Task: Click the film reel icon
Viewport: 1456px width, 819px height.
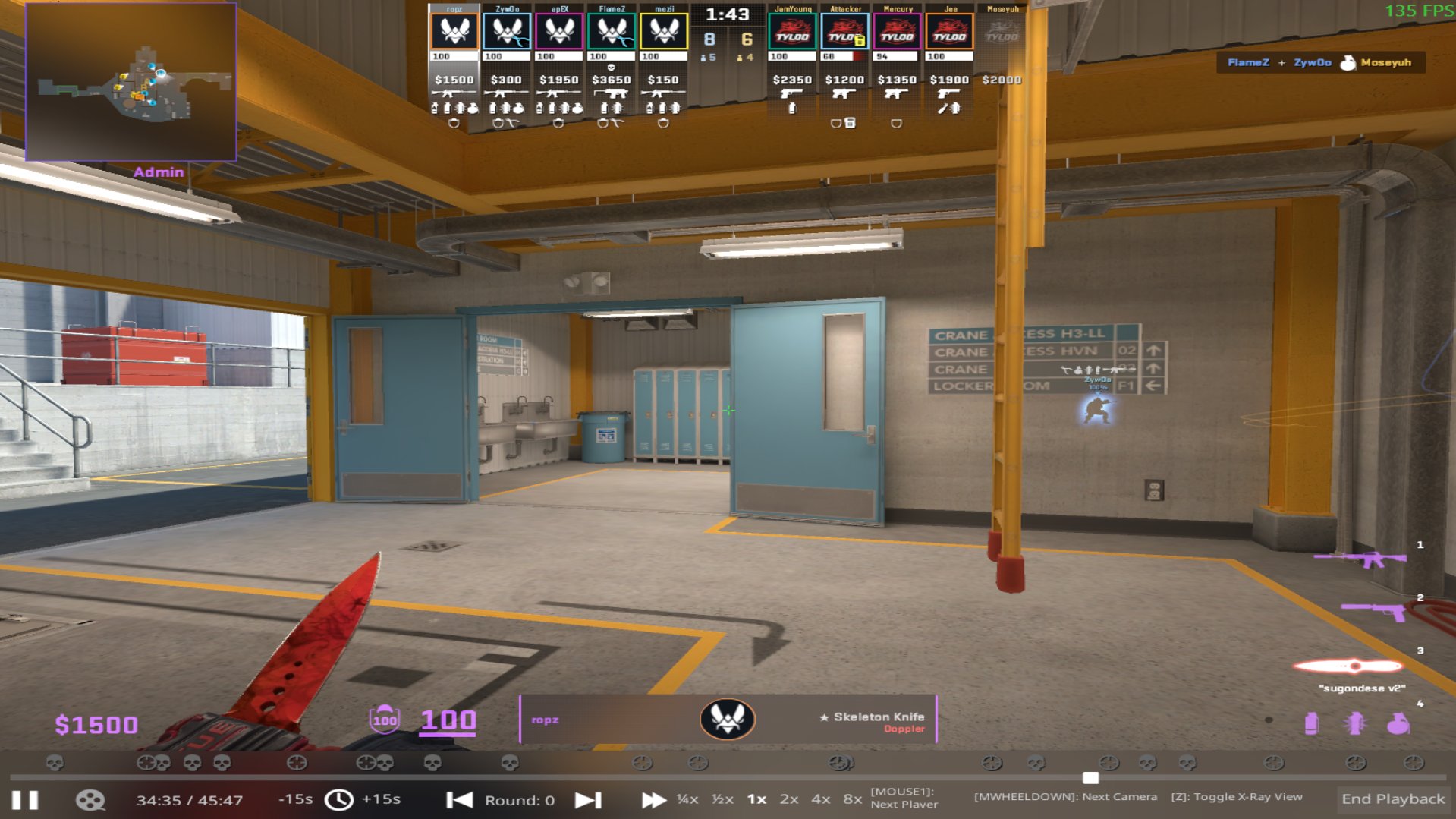Action: pos(90,800)
